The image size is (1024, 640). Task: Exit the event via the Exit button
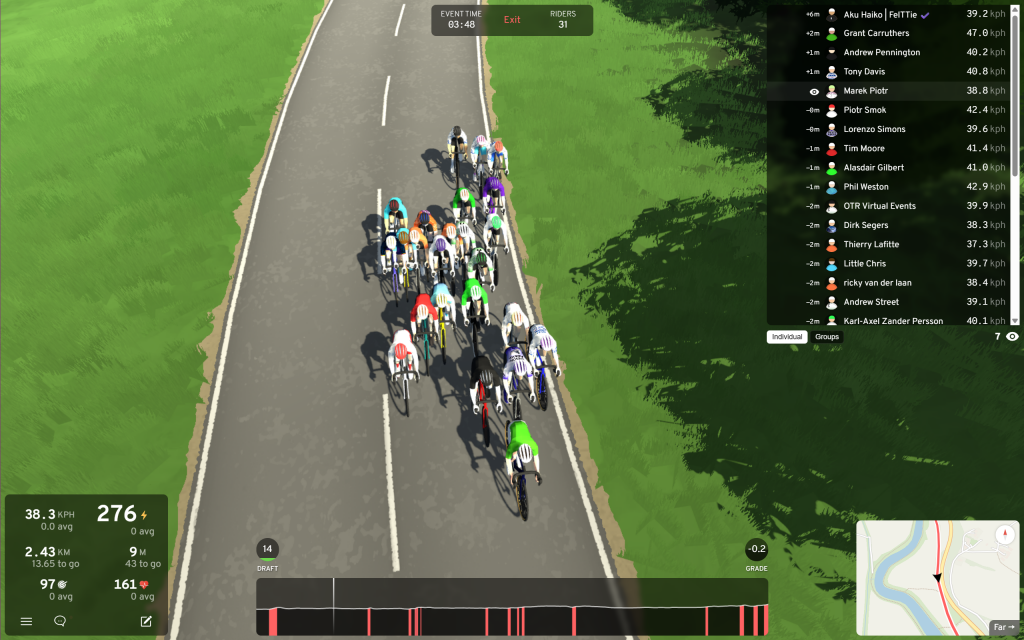[512, 20]
